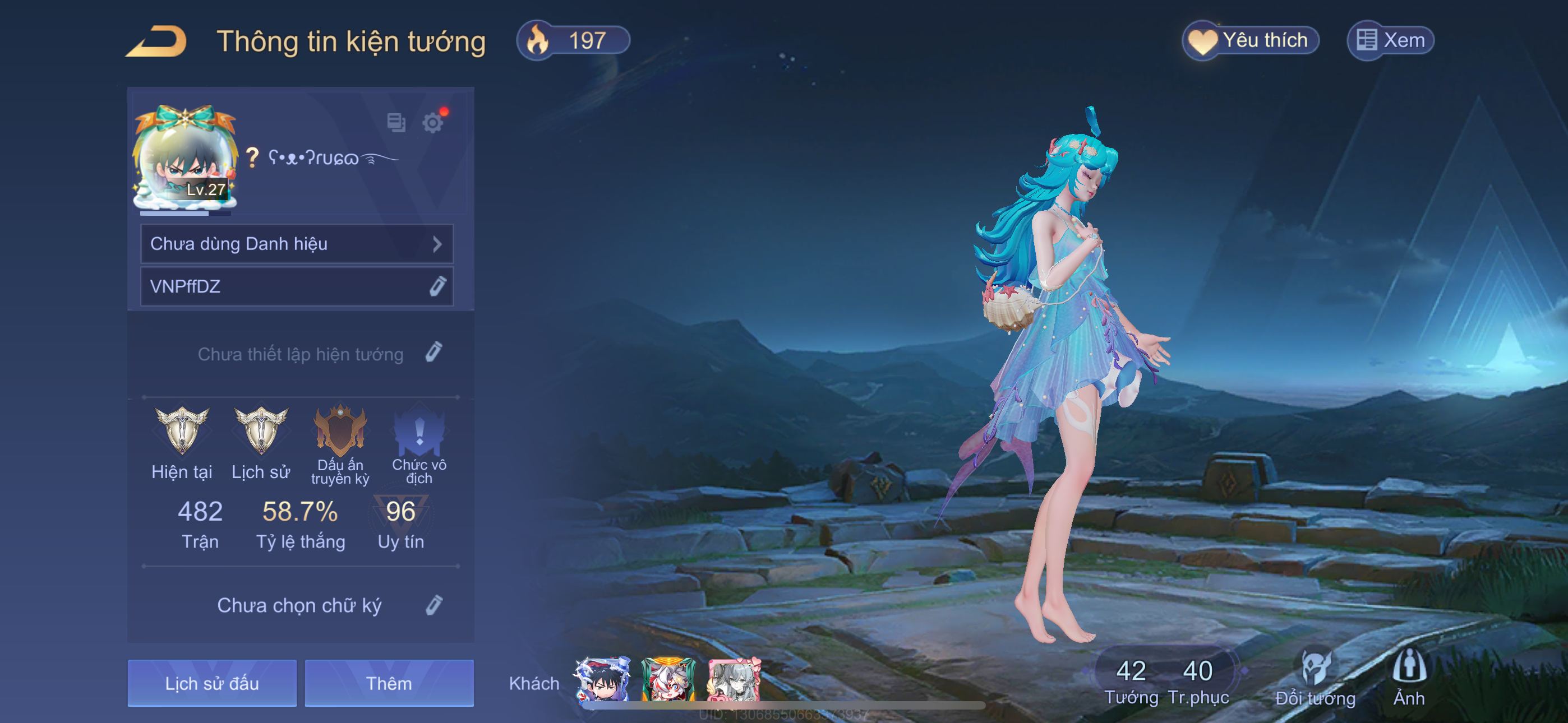Edit the Chưa chọn chữ ký signature
Image resolution: width=1568 pixels, height=723 pixels.
(433, 605)
